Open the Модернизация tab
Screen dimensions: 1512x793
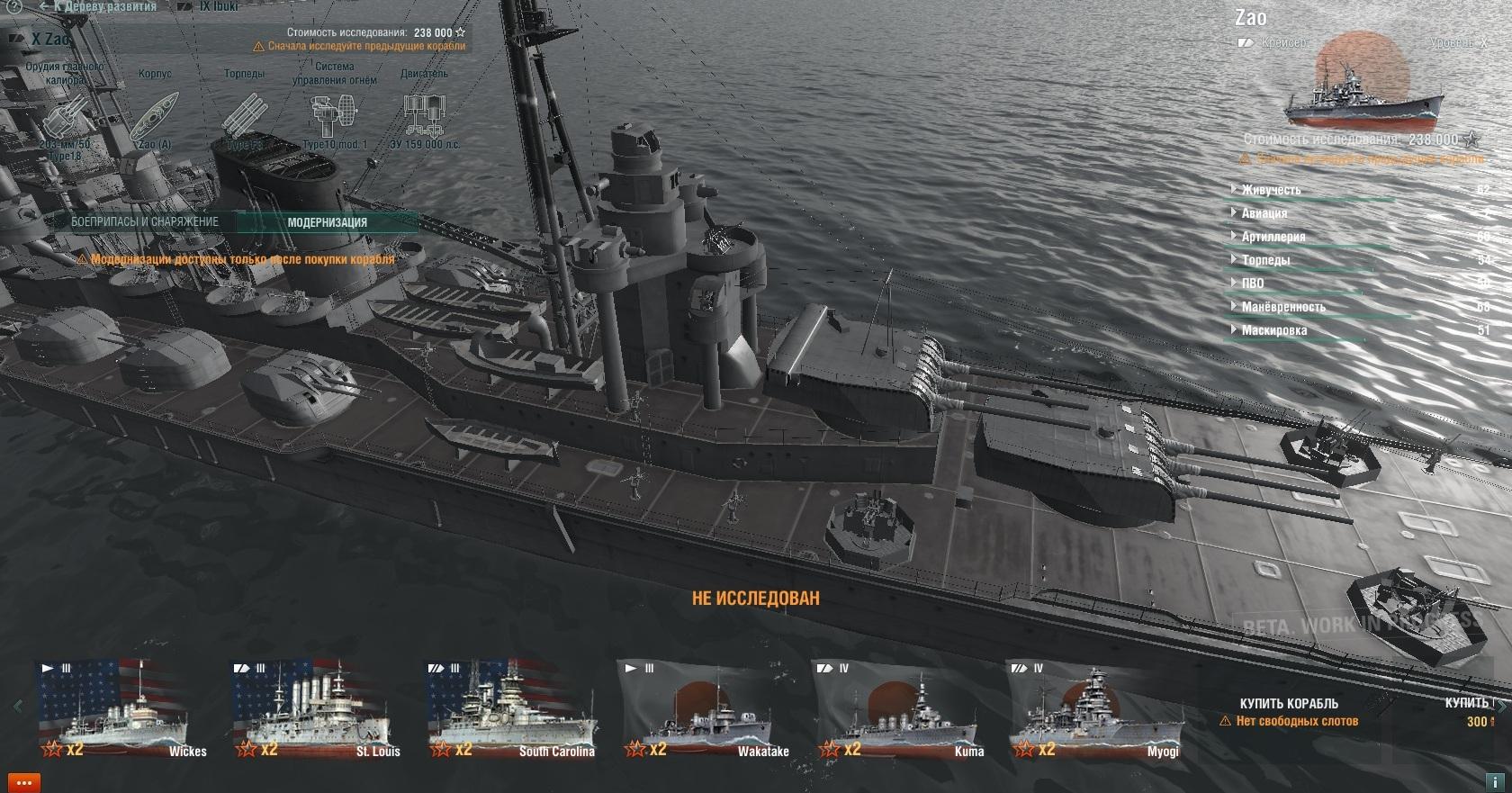[x=327, y=222]
